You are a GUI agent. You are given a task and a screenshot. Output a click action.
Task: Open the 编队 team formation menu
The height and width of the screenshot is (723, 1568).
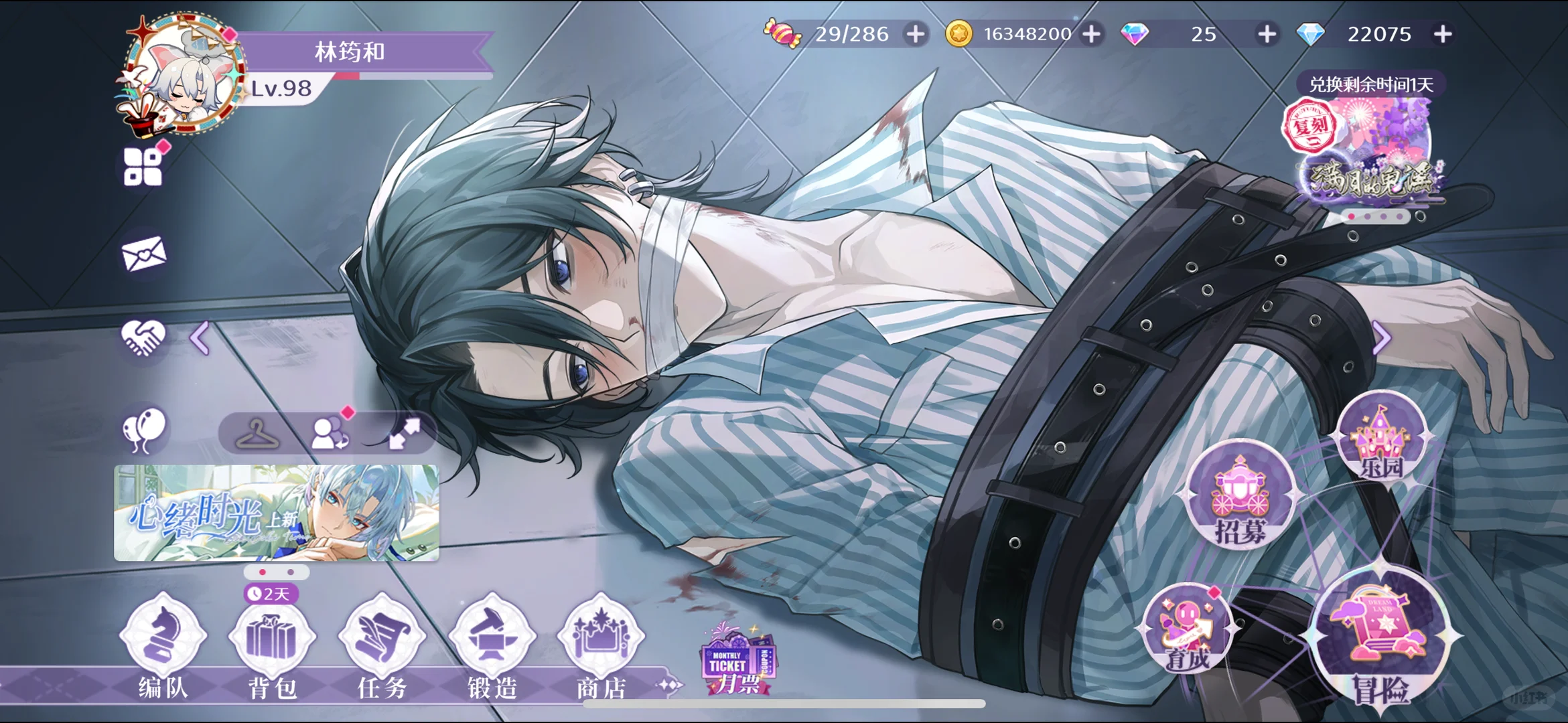(163, 643)
